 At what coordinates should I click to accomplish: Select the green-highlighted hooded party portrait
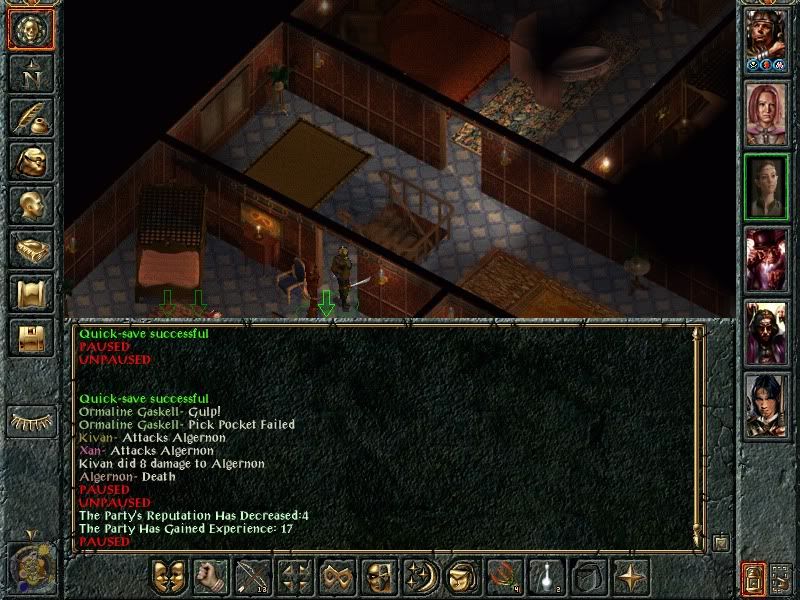tap(767, 185)
